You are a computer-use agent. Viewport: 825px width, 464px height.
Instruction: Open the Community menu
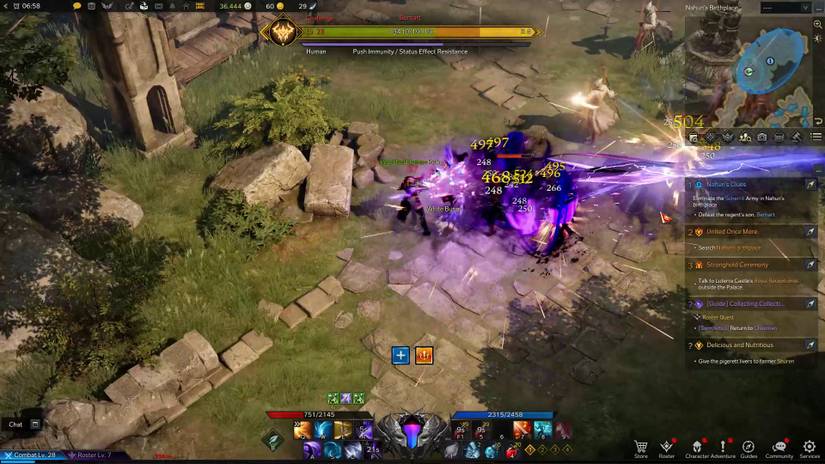779,447
